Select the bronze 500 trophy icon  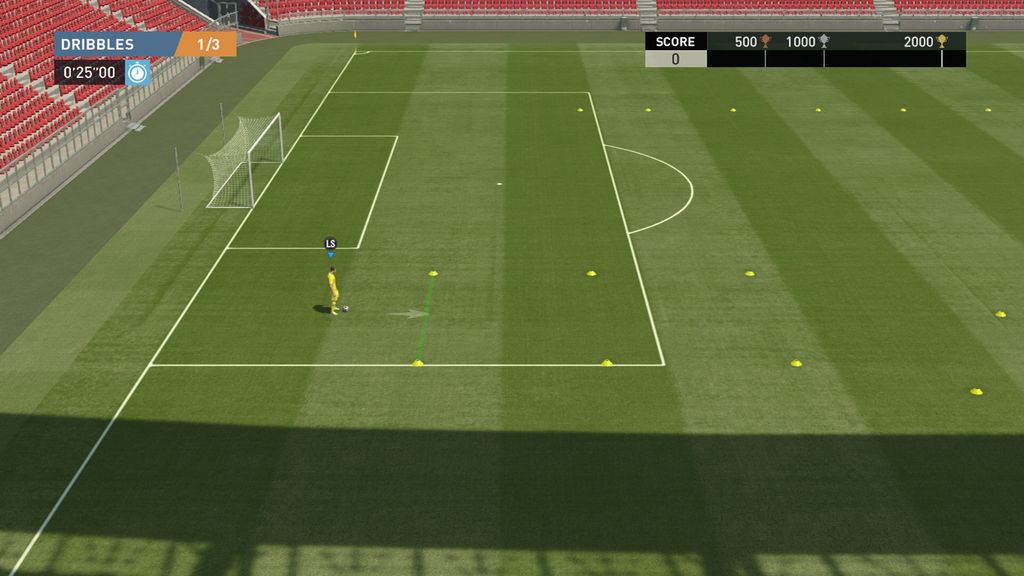766,41
